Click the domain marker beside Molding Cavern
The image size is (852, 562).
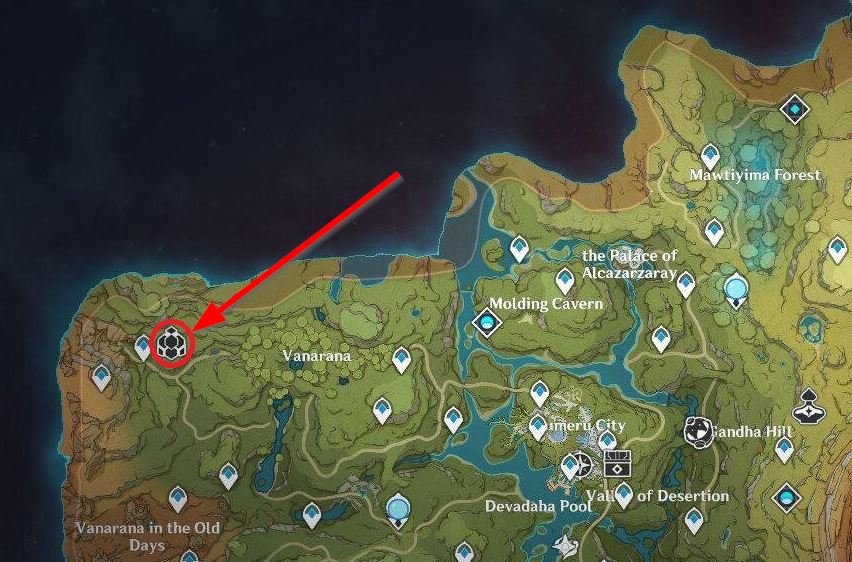[x=487, y=322]
